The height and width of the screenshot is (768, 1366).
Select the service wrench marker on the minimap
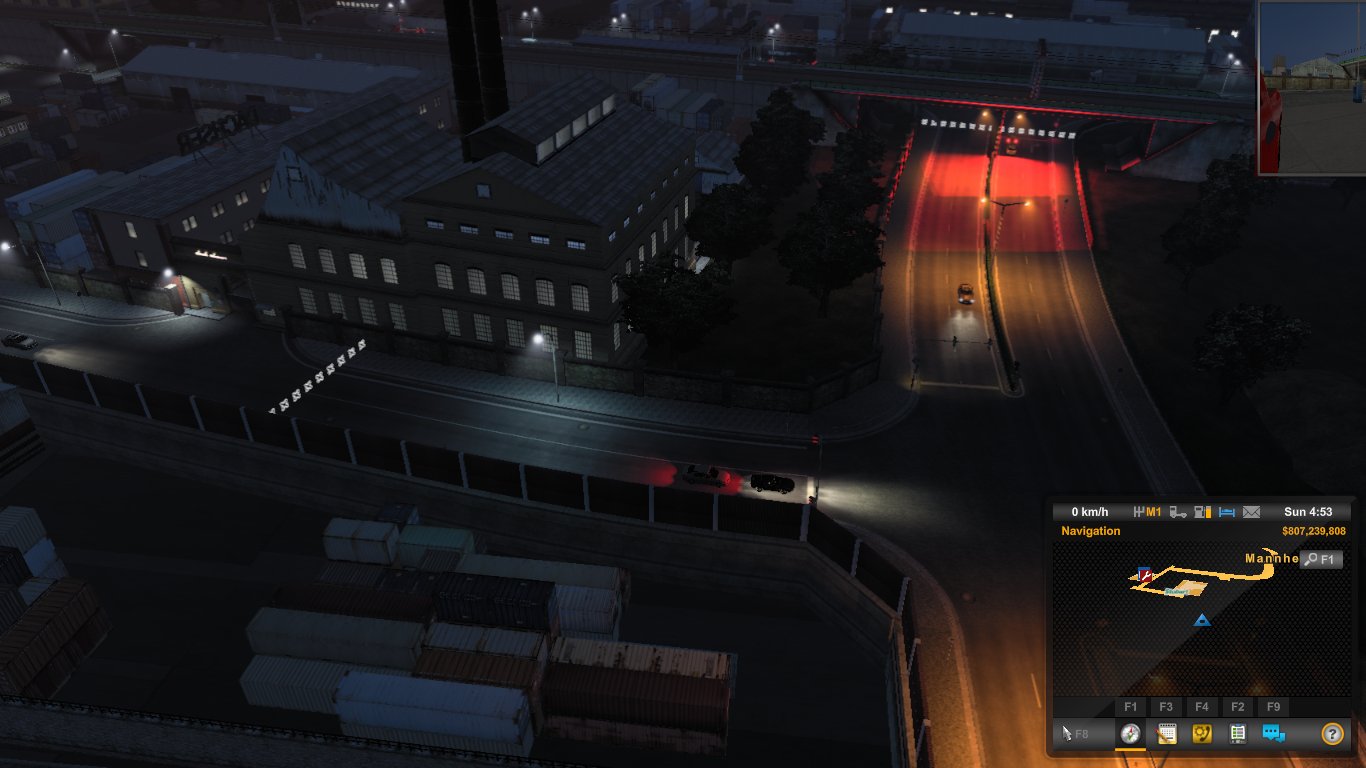point(1145,575)
